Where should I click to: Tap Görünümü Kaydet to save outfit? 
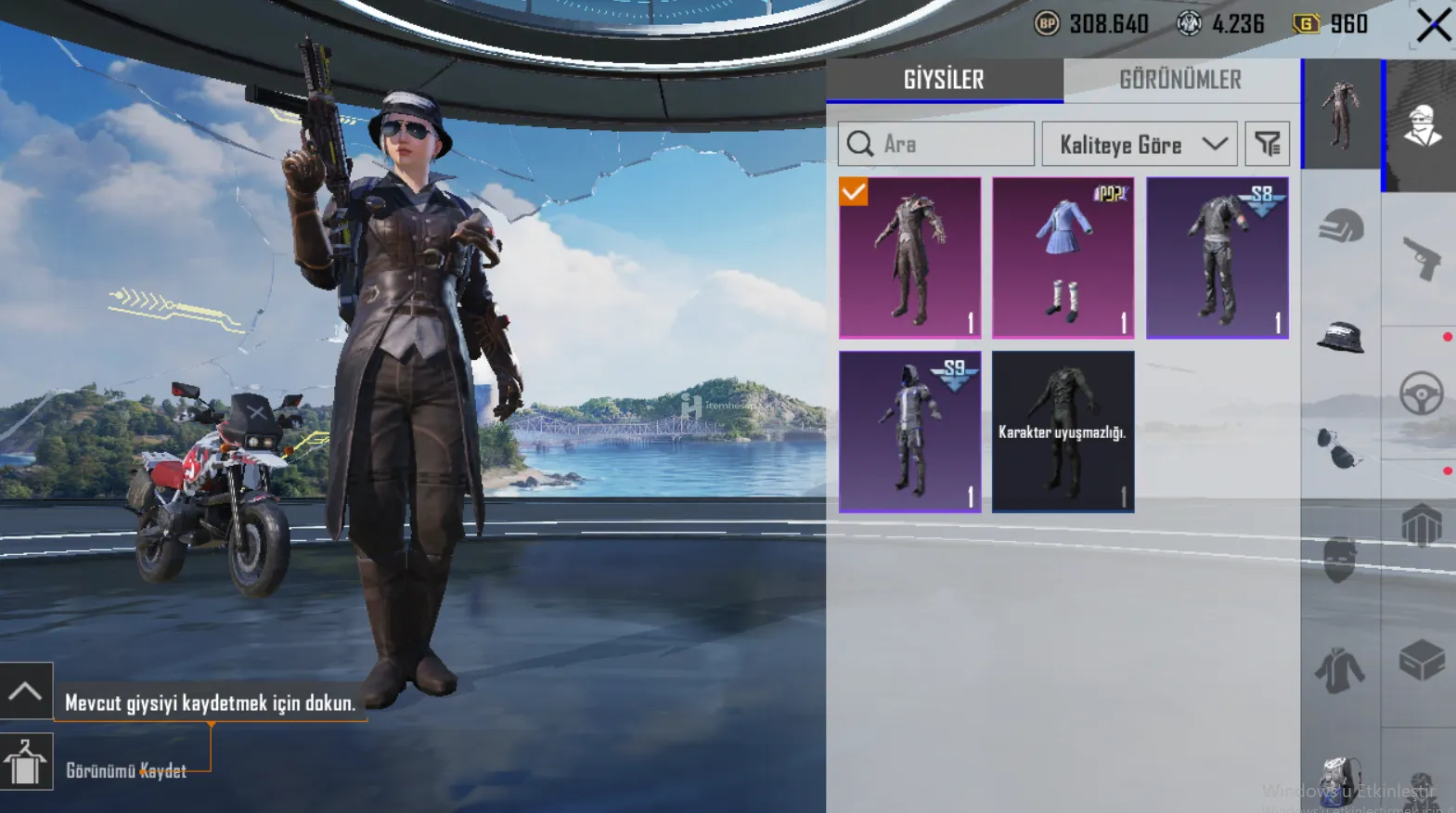(125, 770)
